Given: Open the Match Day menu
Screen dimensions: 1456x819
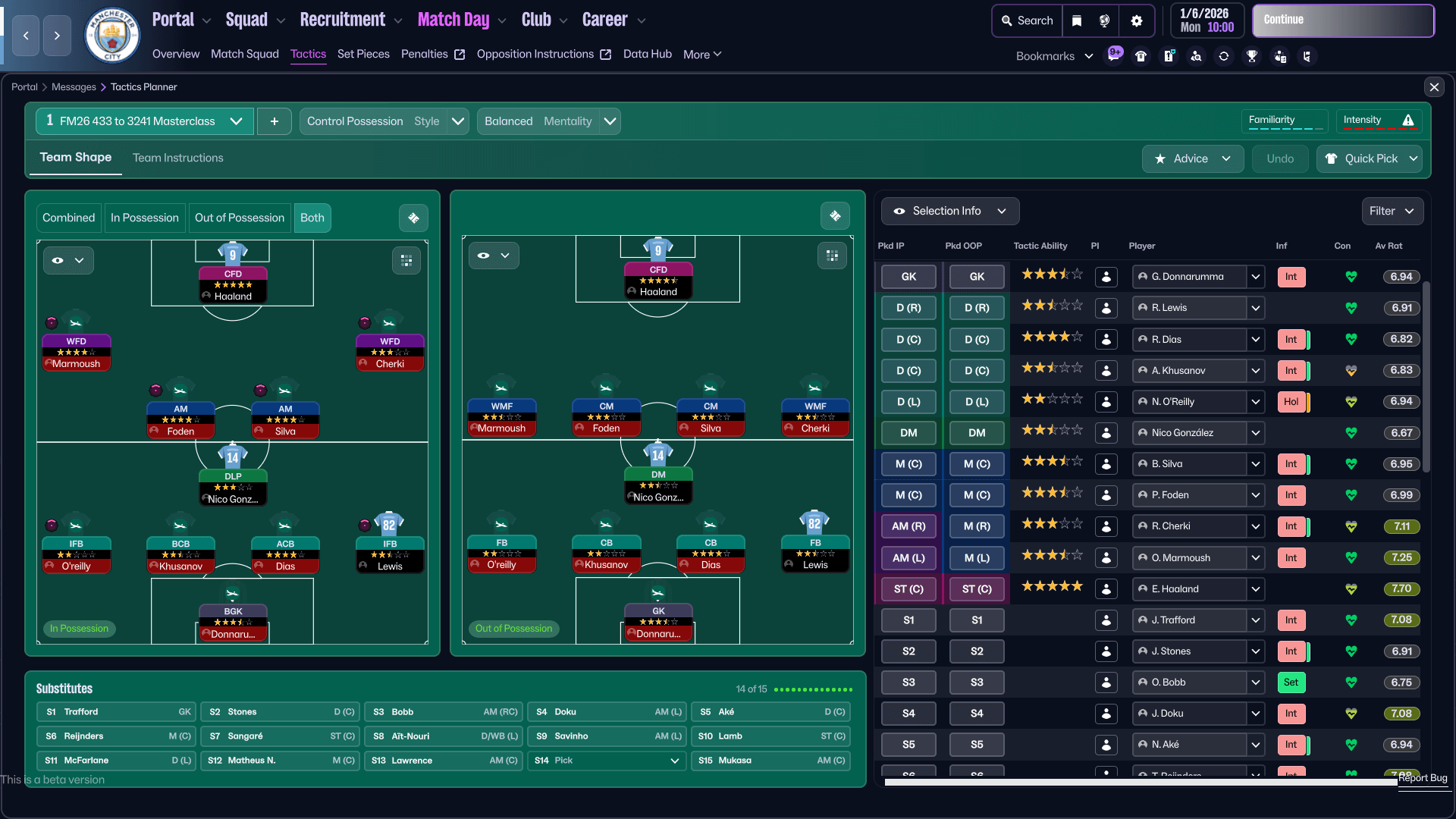Looking at the screenshot, I should tap(453, 19).
